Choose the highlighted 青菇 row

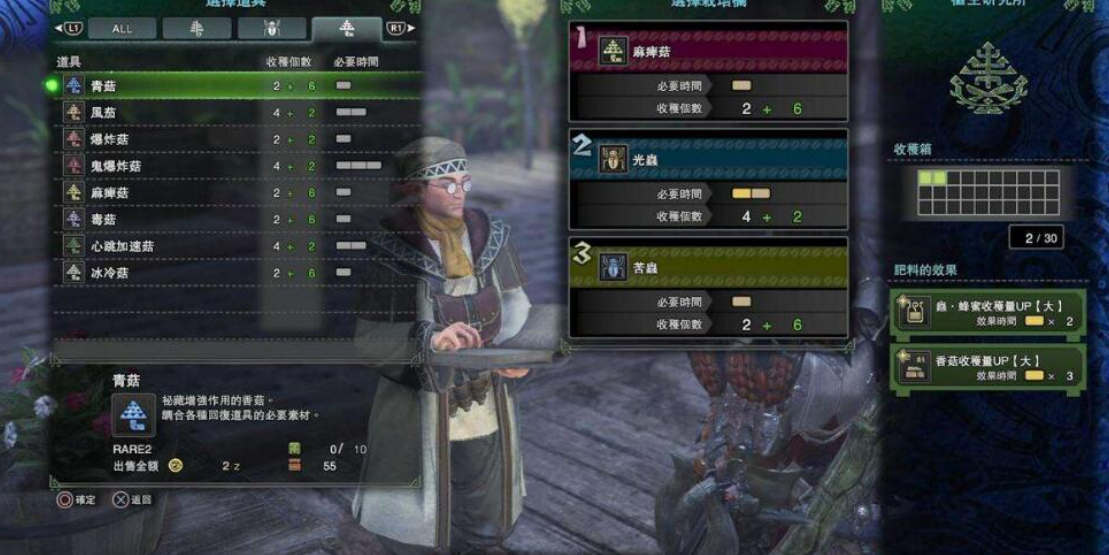pos(235,86)
